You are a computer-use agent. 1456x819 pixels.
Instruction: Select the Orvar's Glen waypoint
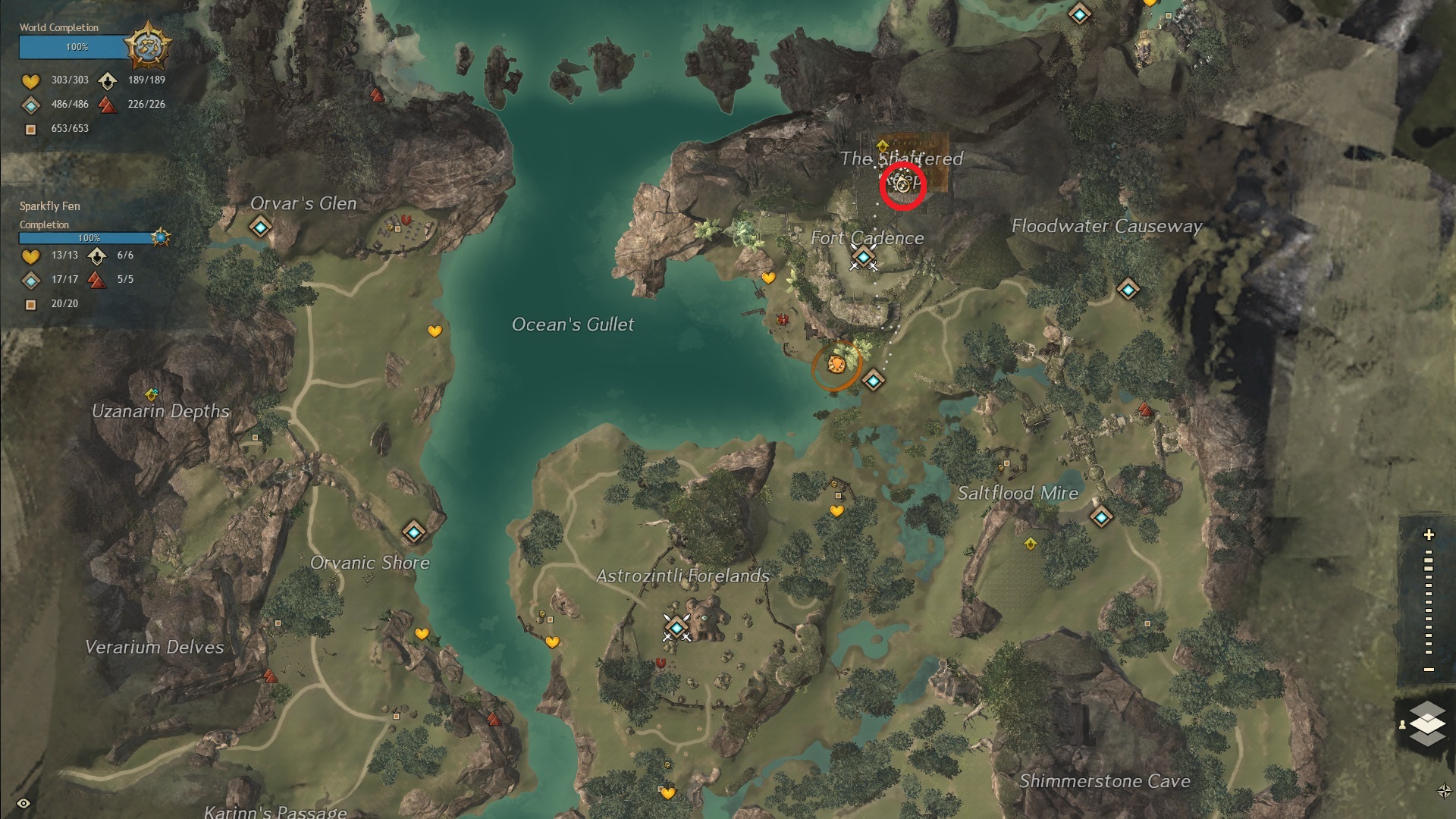tap(261, 227)
